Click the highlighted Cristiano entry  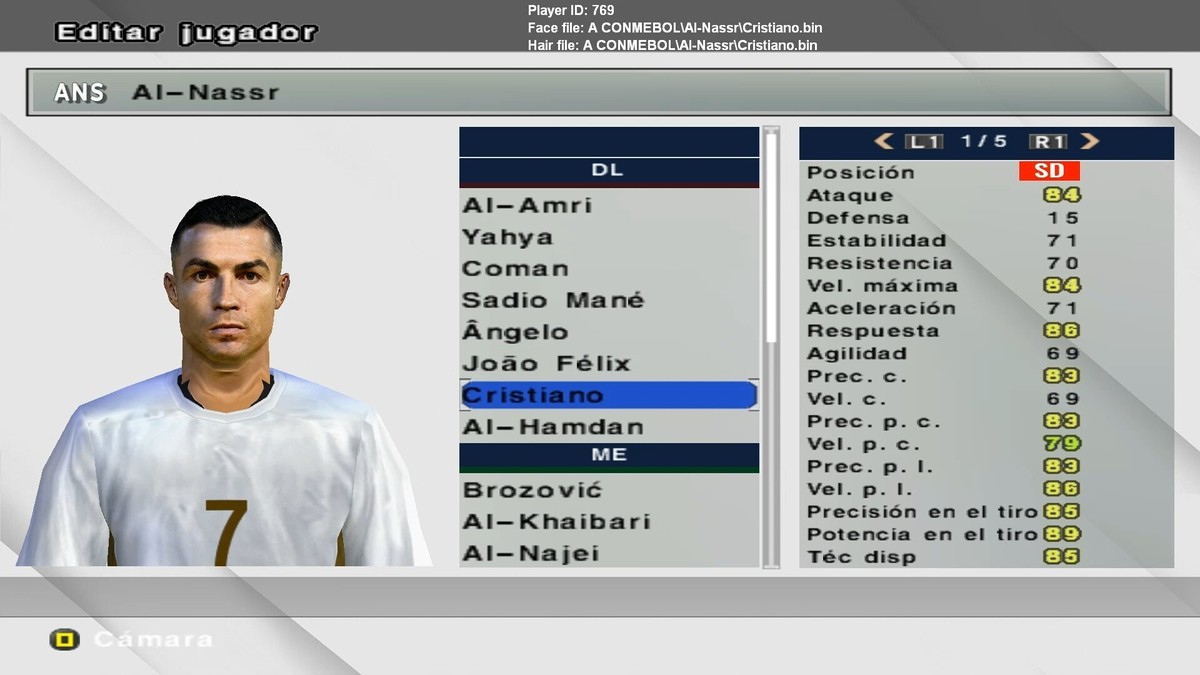(608, 395)
